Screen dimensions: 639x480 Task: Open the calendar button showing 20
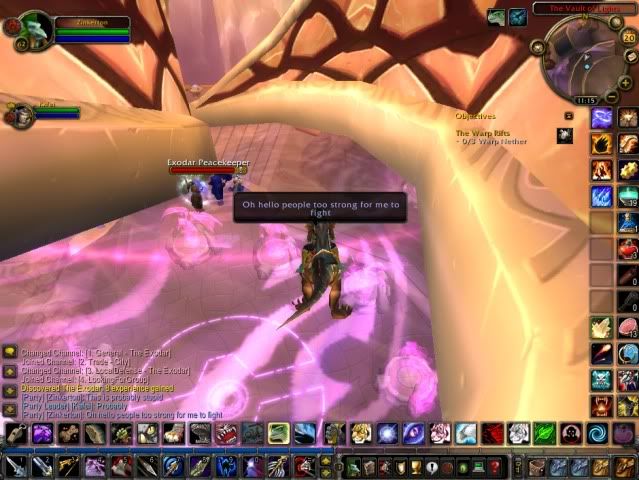(x=629, y=36)
